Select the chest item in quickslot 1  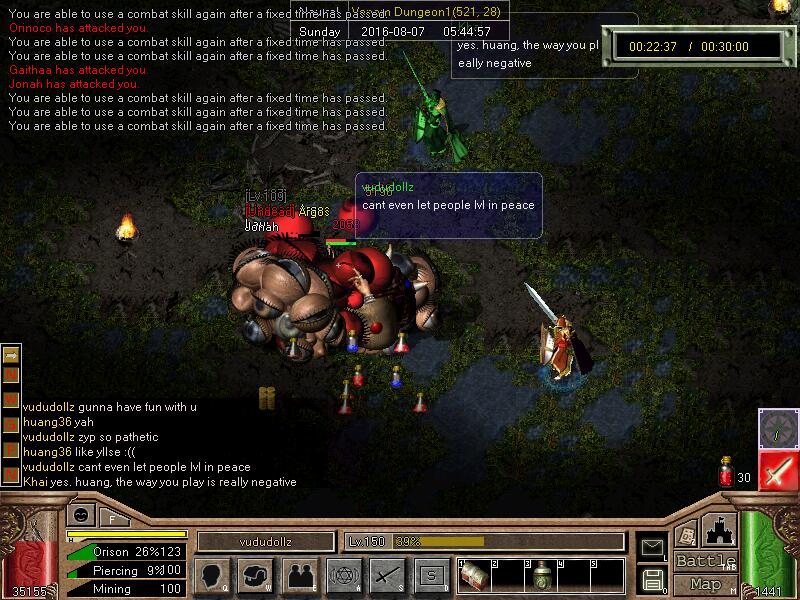[x=474, y=577]
